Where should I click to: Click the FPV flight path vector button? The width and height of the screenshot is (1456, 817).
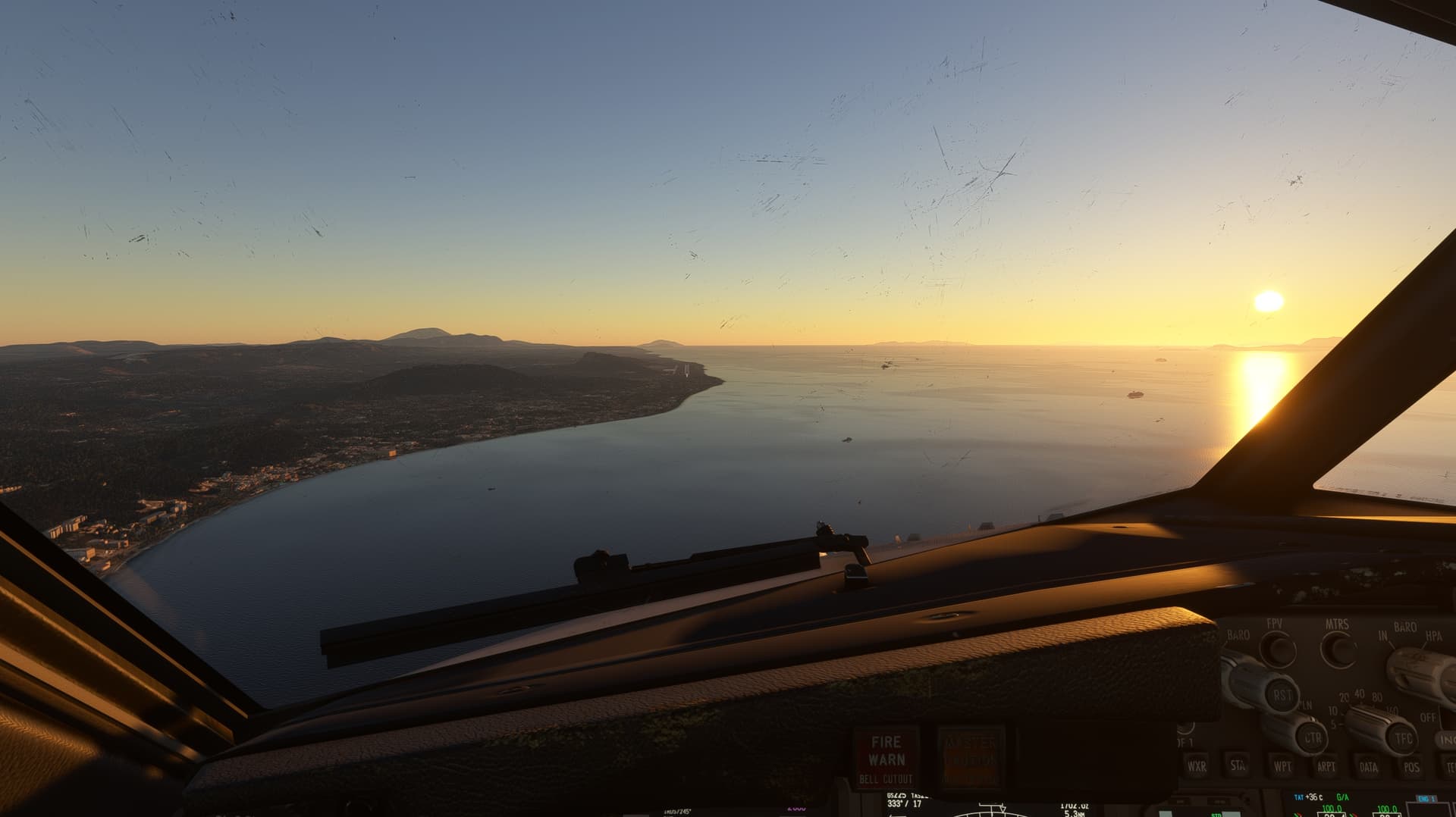tap(1278, 650)
